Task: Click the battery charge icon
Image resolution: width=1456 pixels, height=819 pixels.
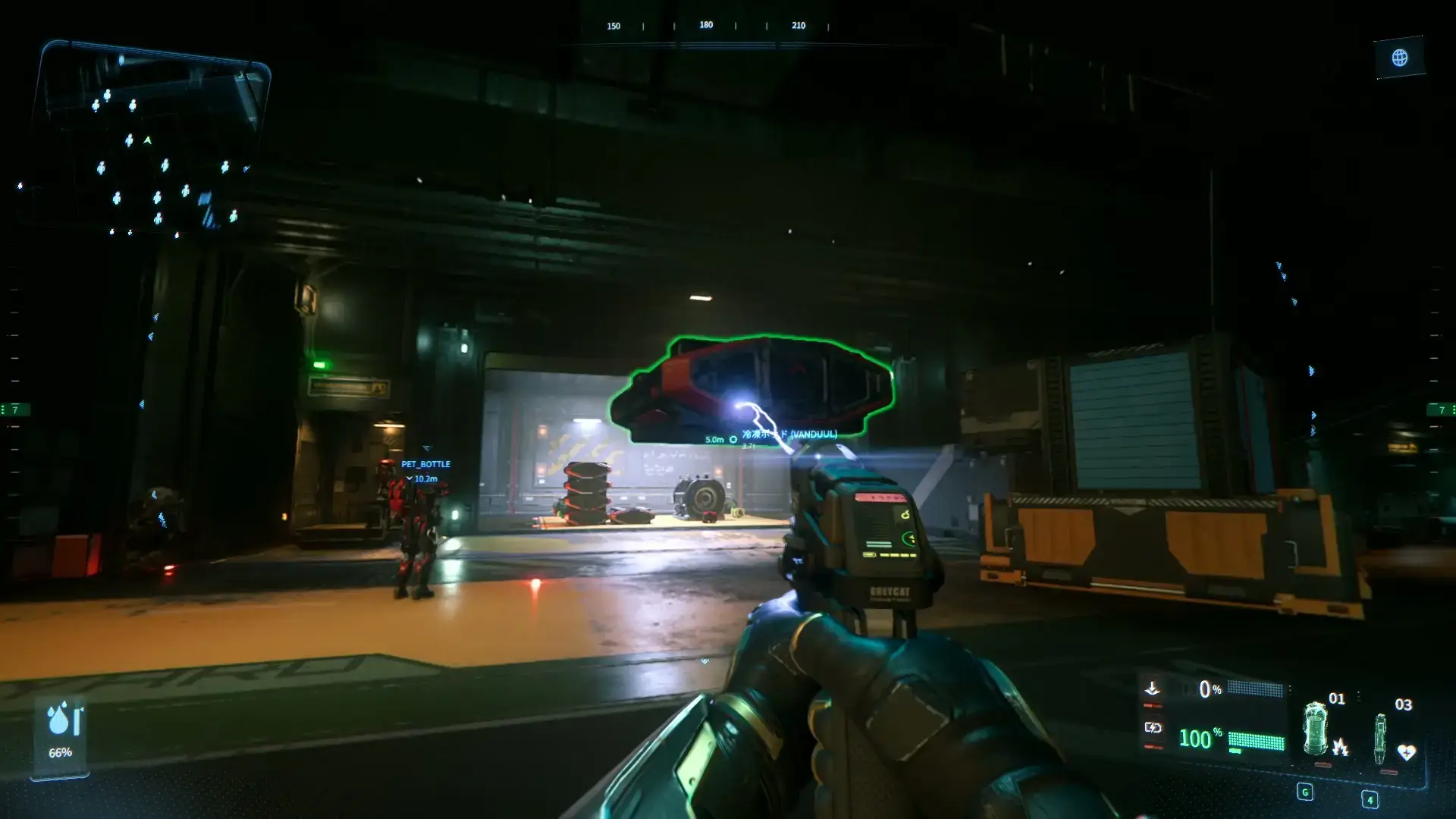Action: point(1153,728)
